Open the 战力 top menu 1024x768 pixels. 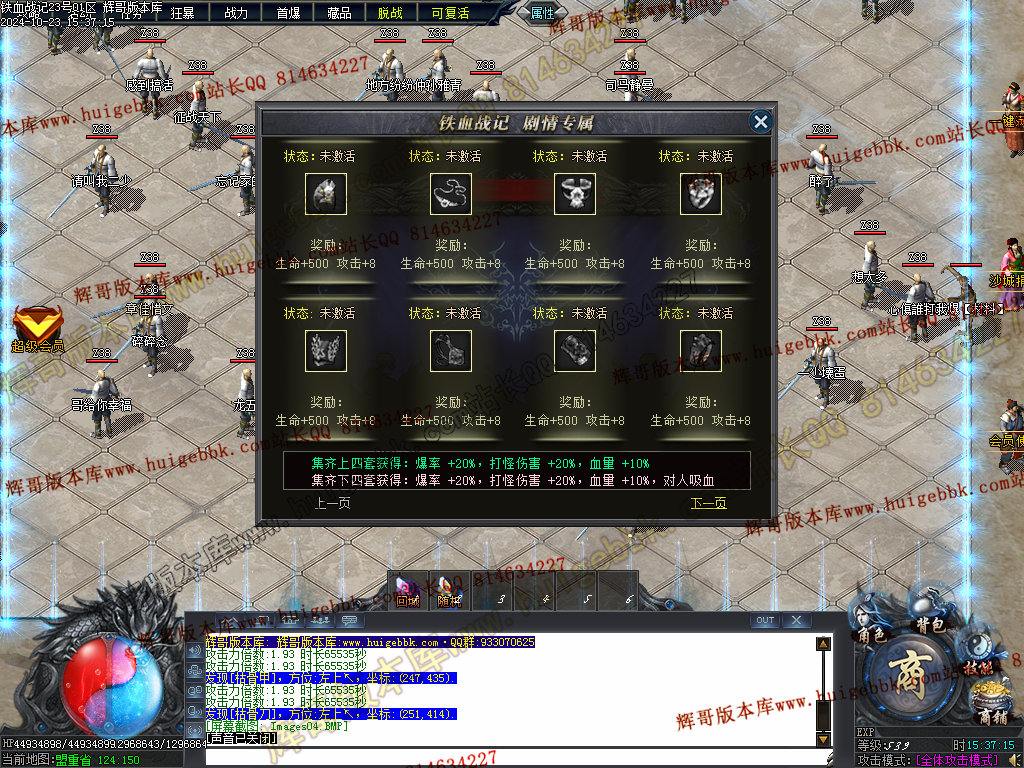pyautogui.click(x=236, y=13)
